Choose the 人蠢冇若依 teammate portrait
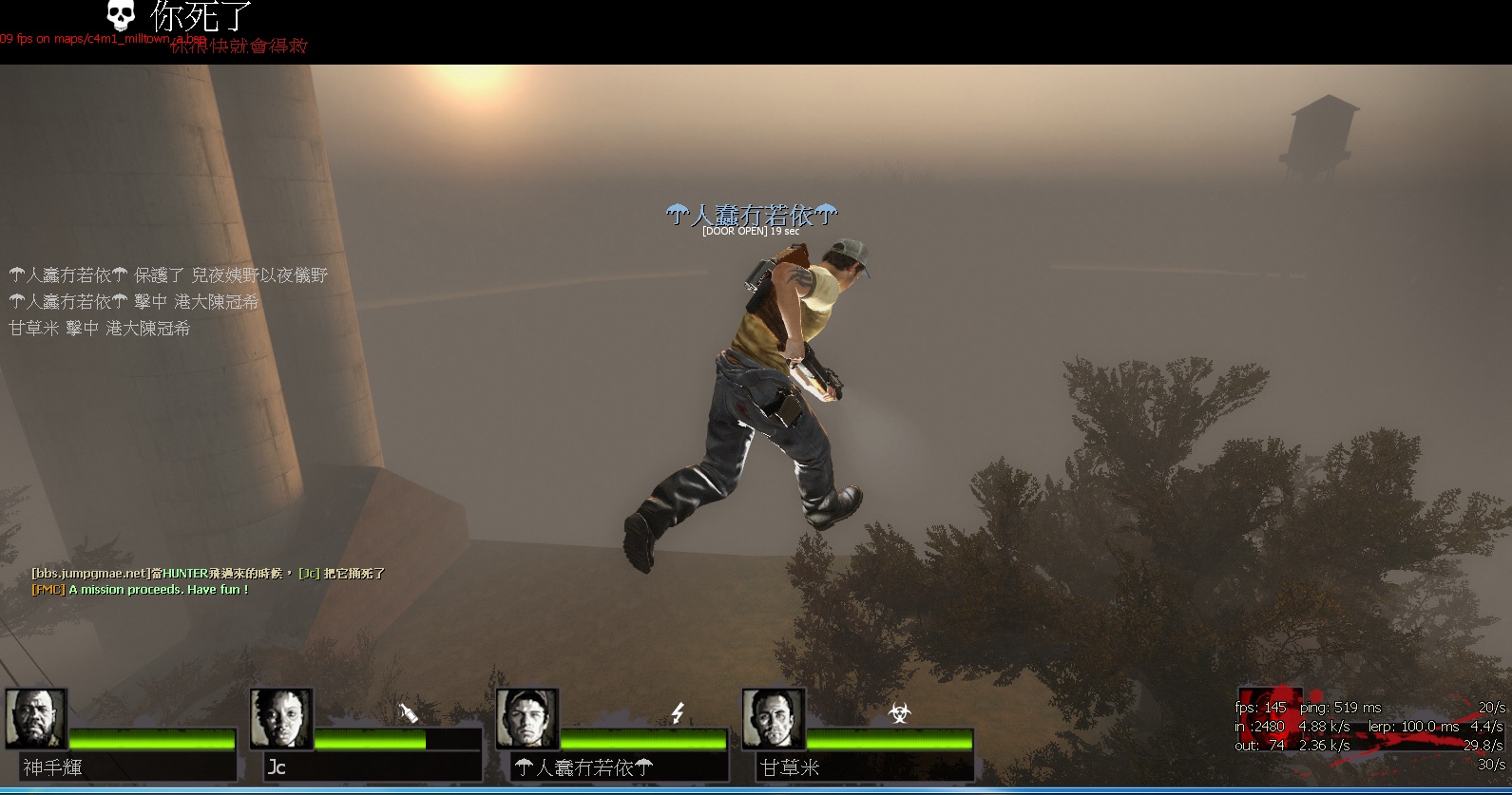 click(527, 719)
